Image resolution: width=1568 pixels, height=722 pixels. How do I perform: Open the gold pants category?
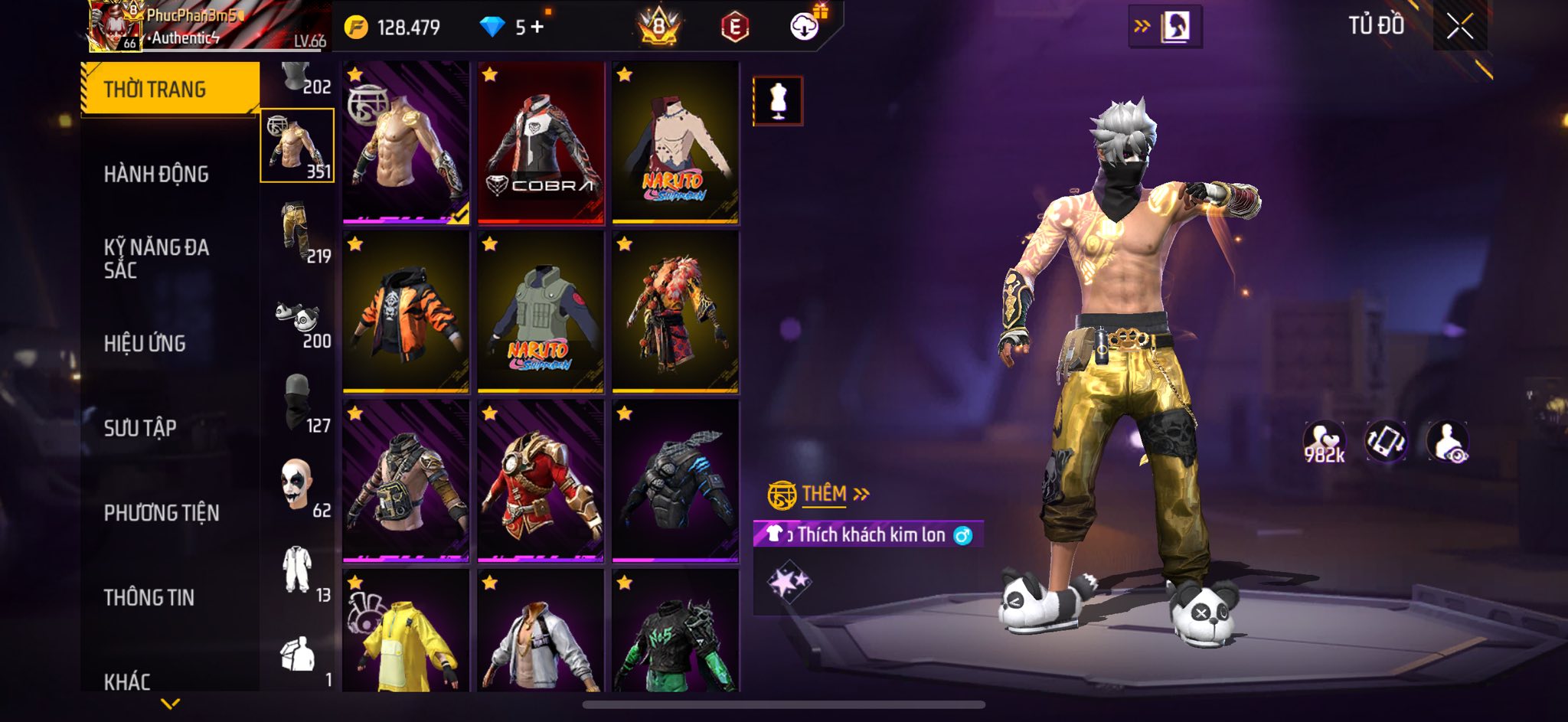pos(297,232)
